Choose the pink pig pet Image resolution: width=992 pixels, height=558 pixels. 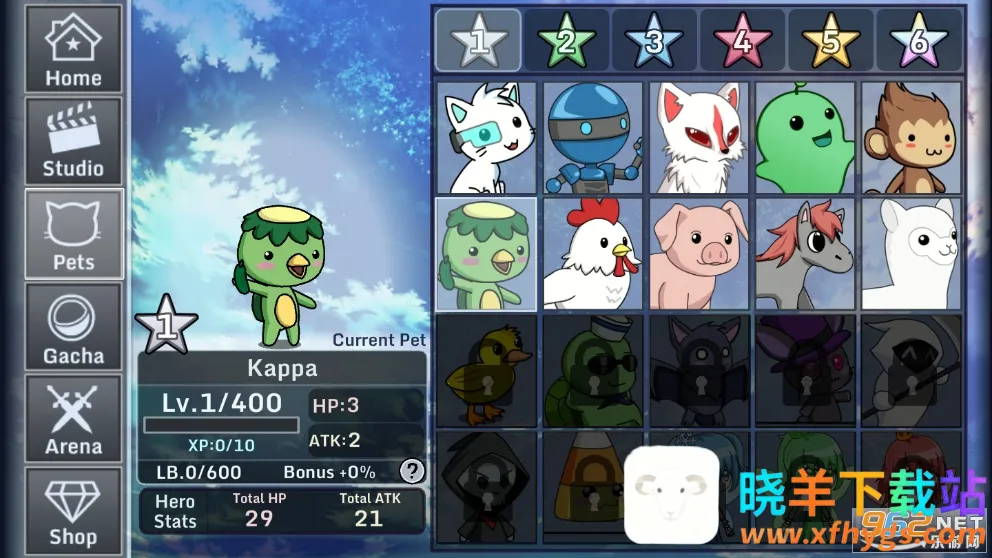point(699,254)
